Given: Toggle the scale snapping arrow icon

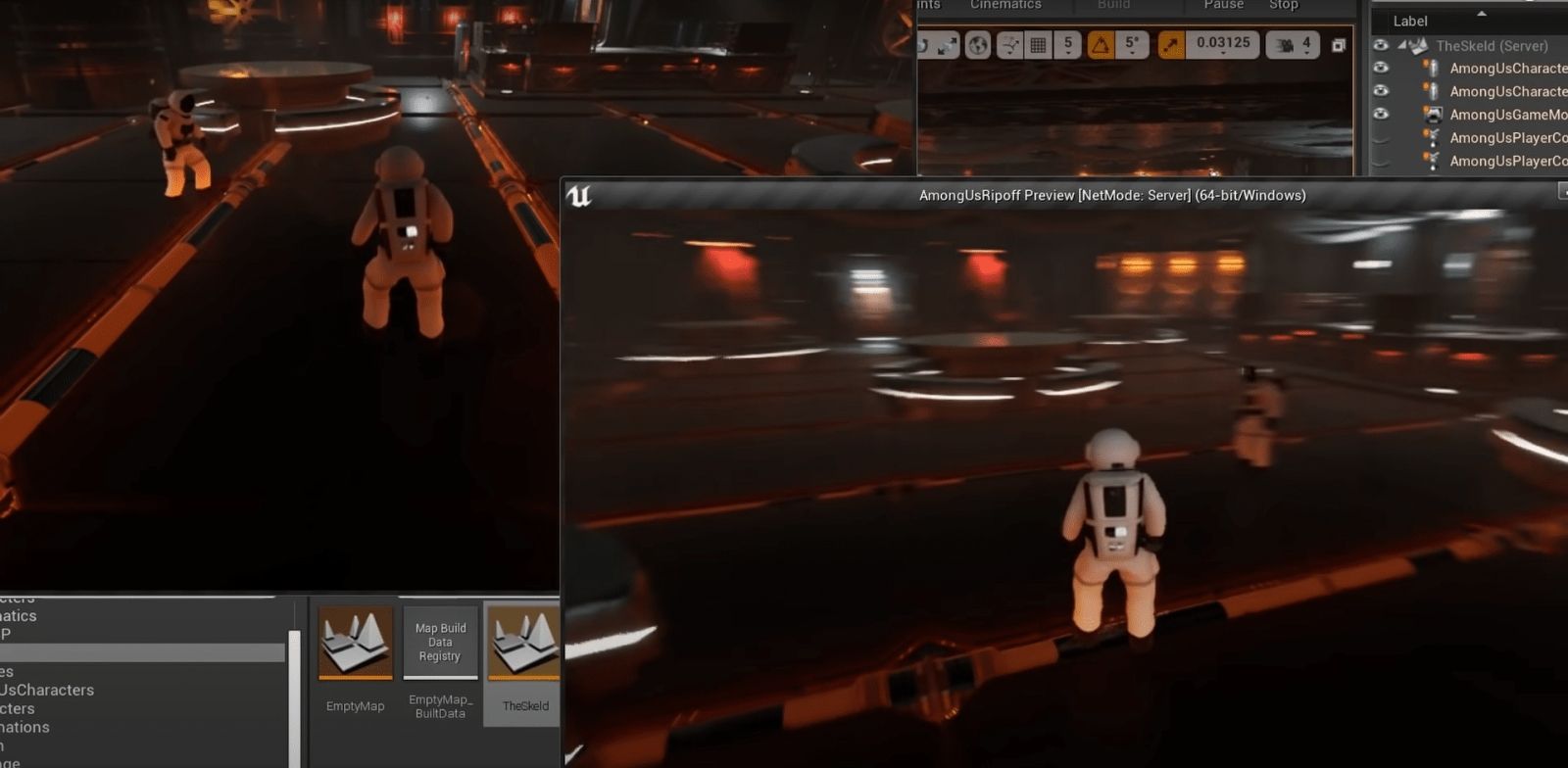Looking at the screenshot, I should click(1171, 45).
